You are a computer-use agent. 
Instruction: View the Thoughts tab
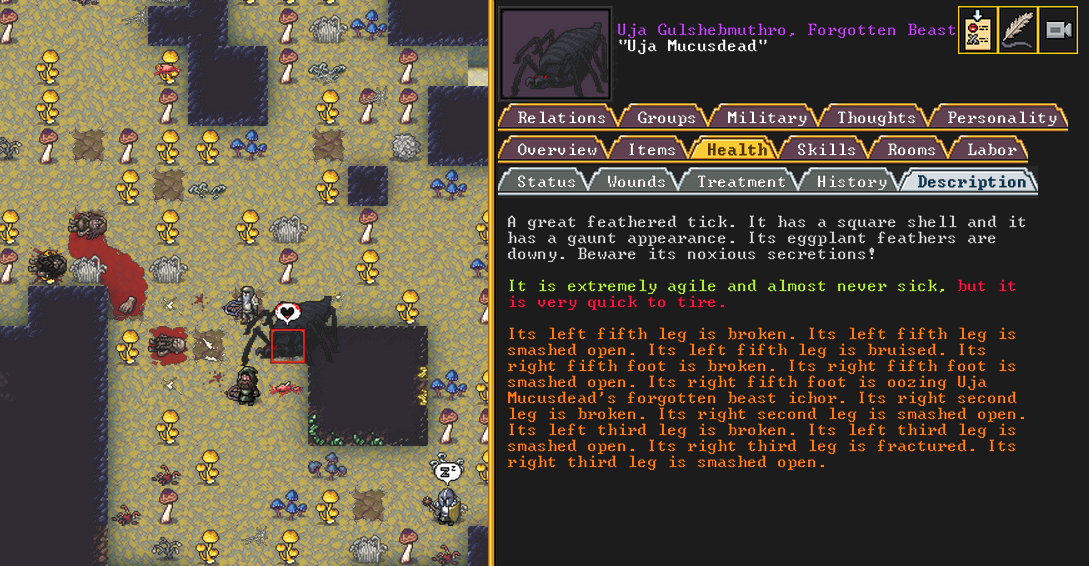[876, 118]
